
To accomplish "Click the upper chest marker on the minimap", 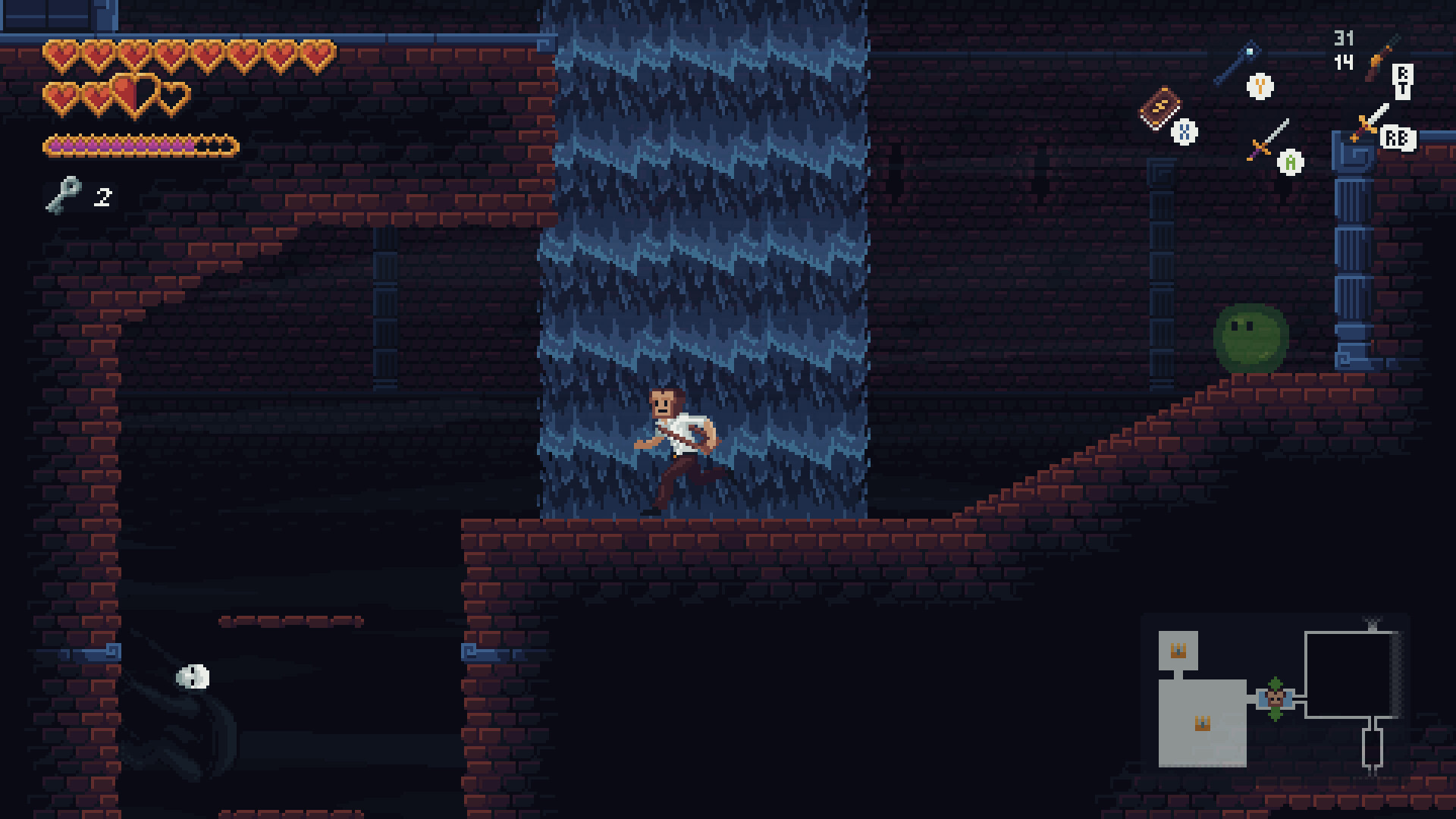I will coord(1178,650).
